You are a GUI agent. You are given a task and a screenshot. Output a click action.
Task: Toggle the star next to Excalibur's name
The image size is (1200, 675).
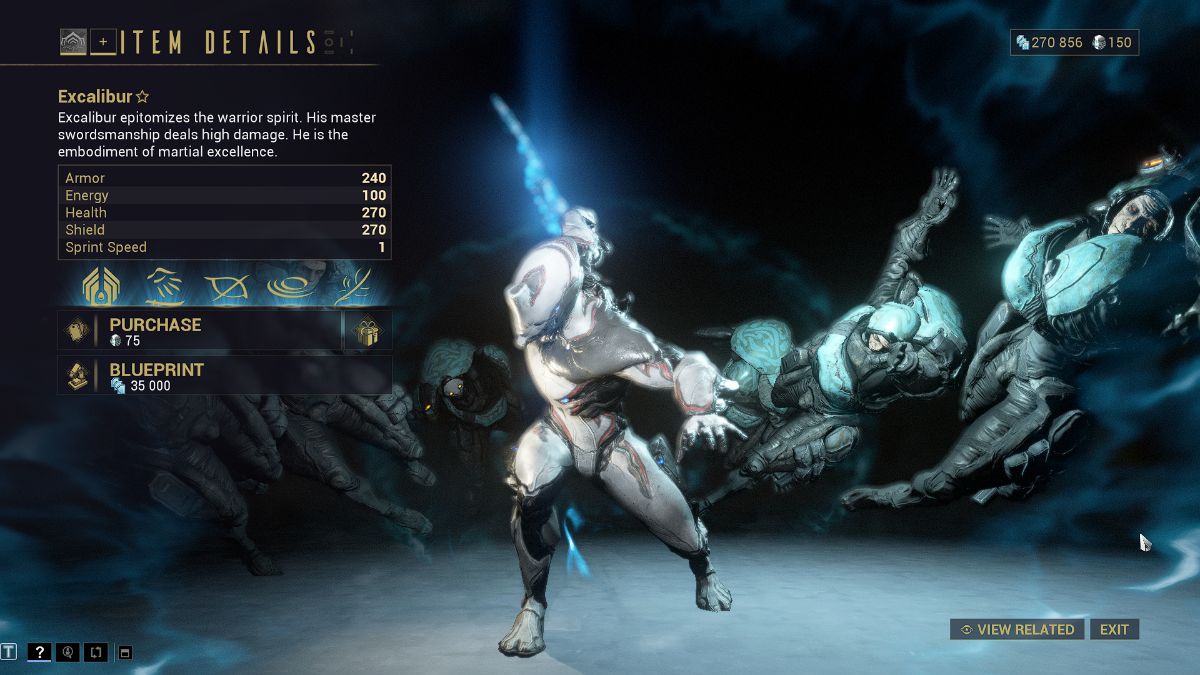143,97
